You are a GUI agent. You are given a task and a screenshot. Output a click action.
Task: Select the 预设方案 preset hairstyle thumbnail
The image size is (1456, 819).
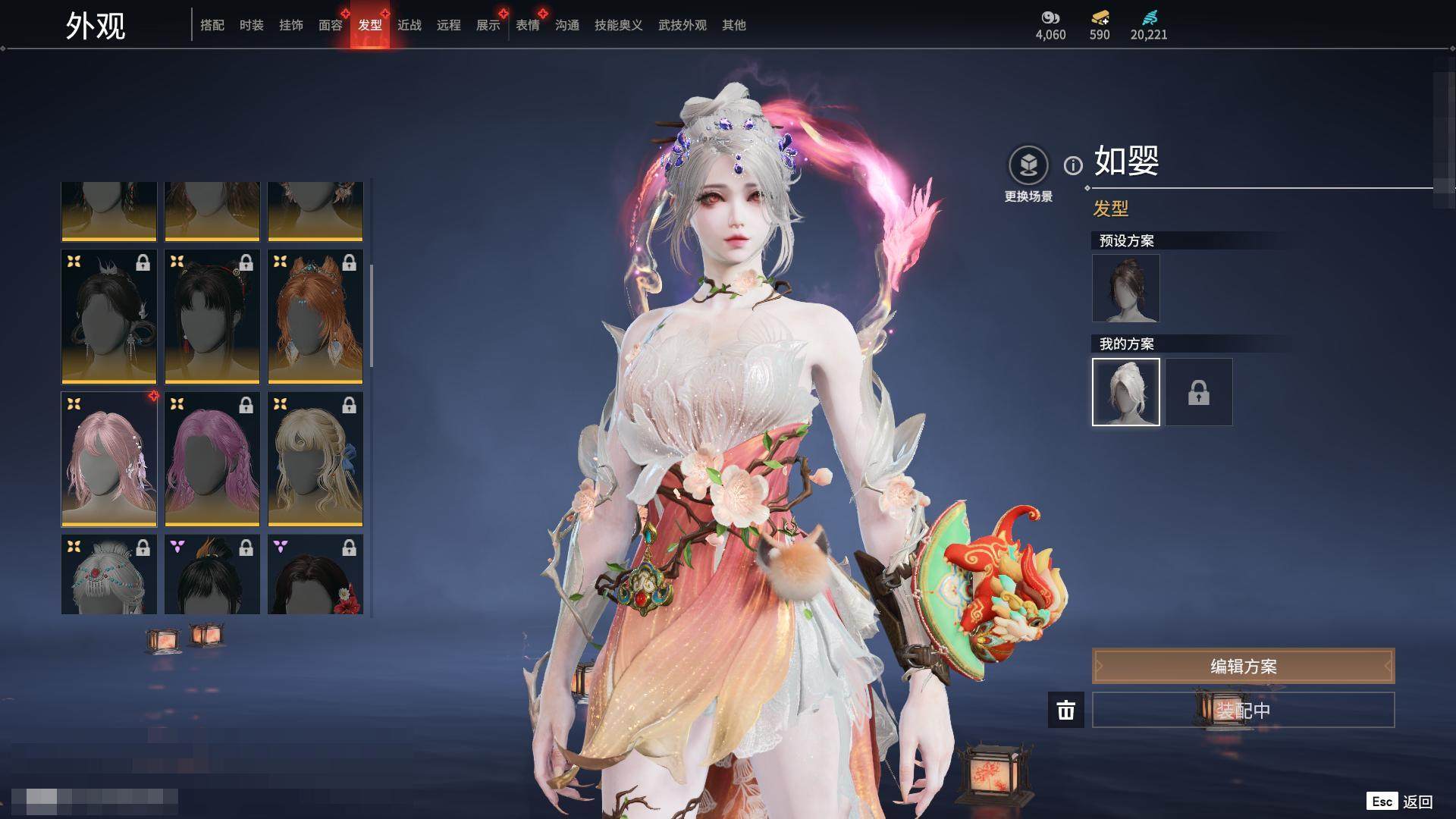point(1126,288)
